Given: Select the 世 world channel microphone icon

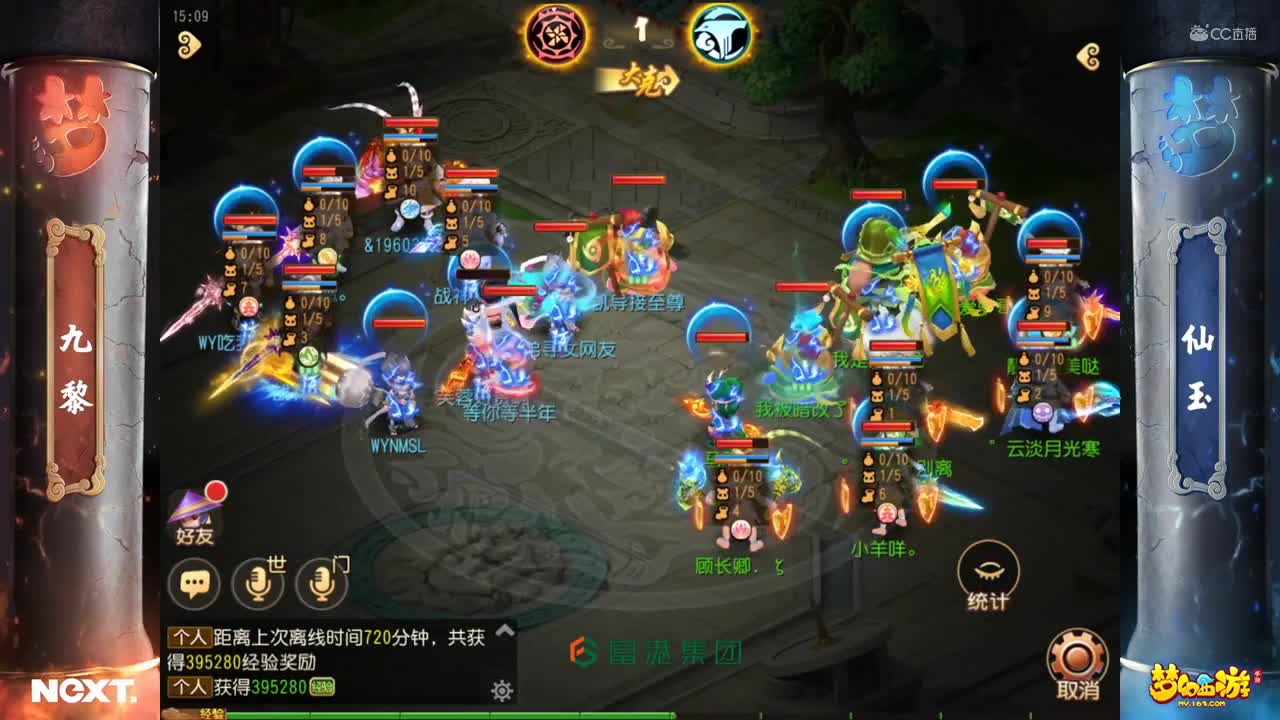Looking at the screenshot, I should 261,578.
